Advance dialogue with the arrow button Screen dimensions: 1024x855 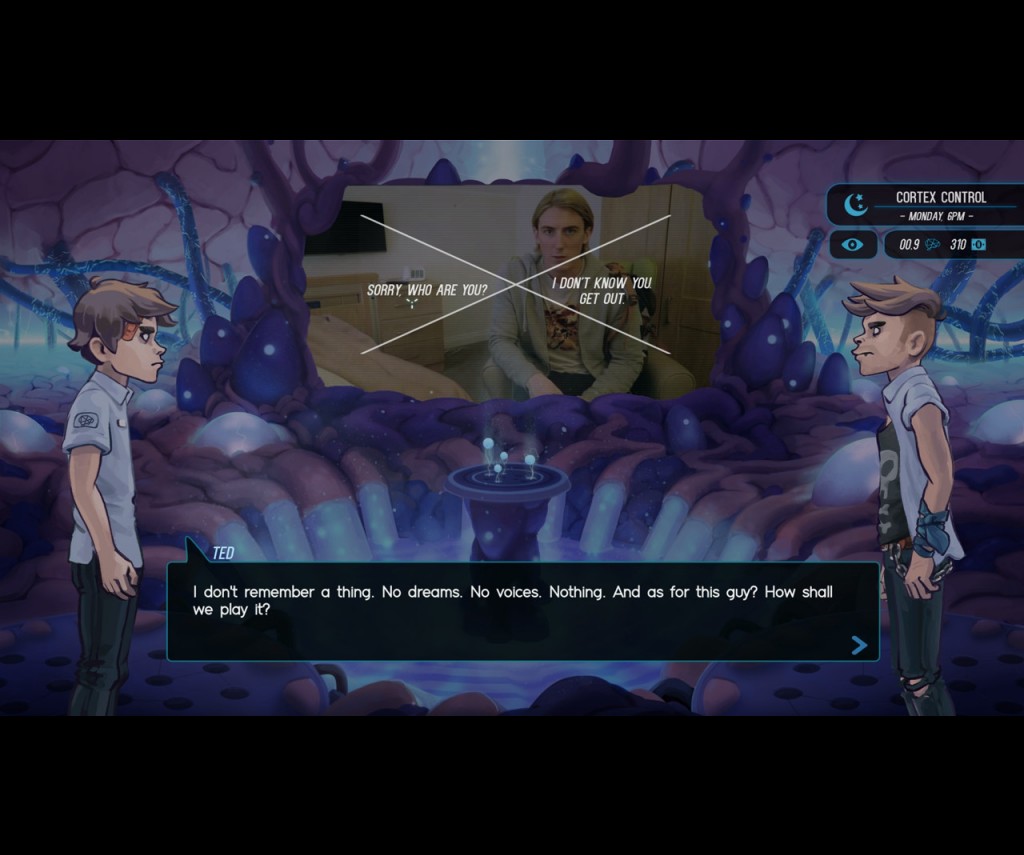858,645
